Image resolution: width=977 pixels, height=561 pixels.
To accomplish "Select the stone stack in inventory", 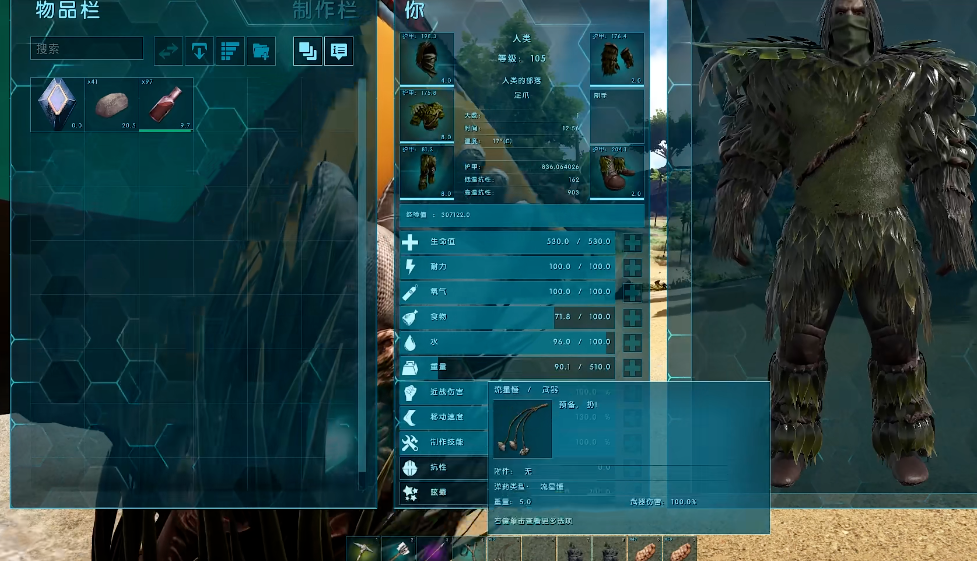I will click(x=112, y=104).
